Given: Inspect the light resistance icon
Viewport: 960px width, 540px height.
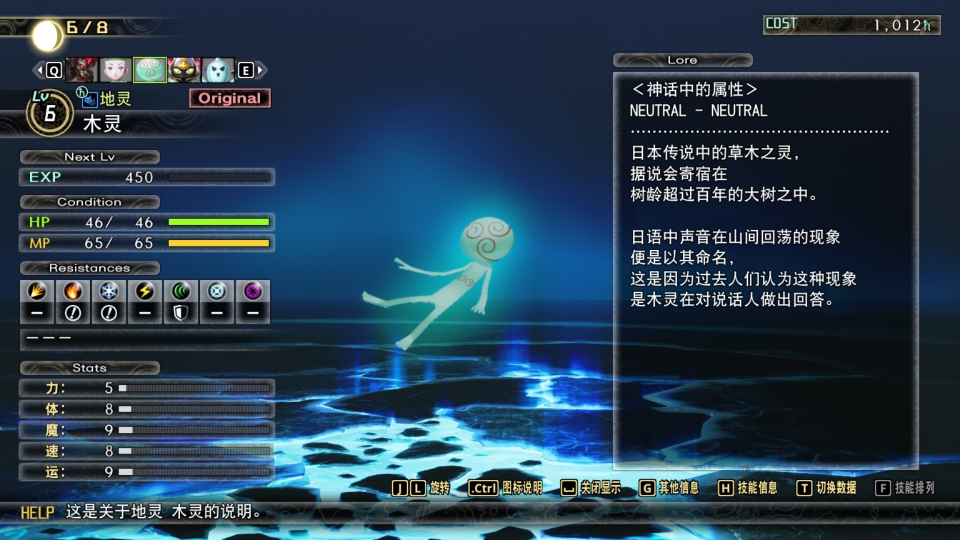Looking at the screenshot, I should point(217,291).
